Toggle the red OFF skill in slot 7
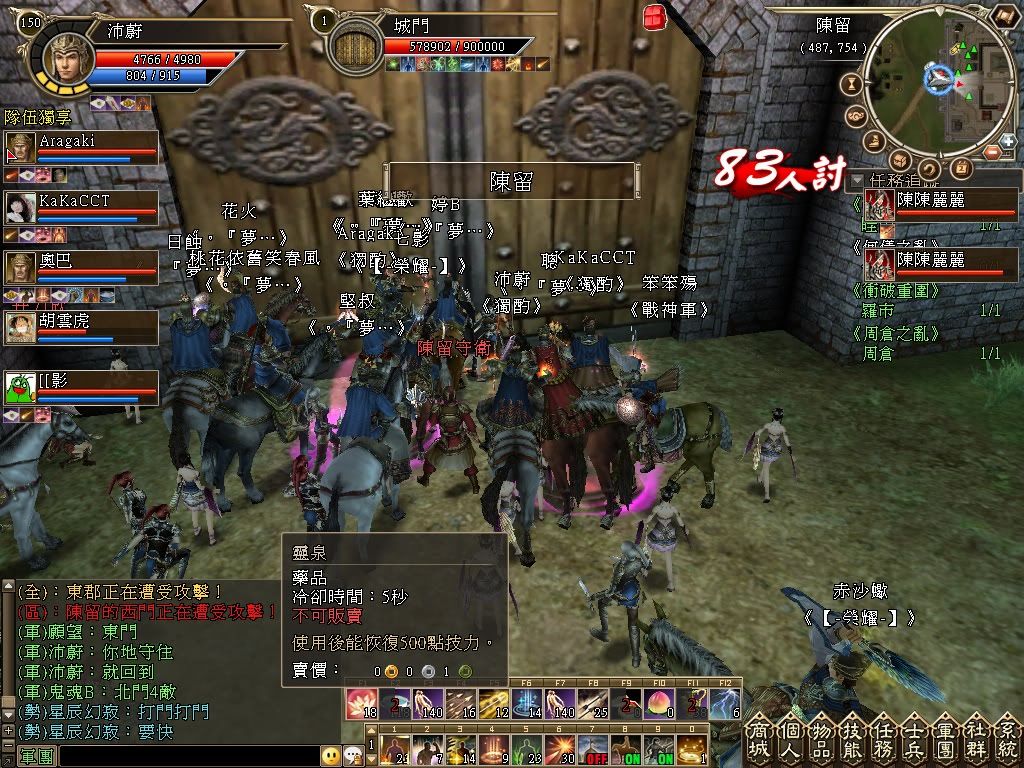 pyautogui.click(x=598, y=749)
